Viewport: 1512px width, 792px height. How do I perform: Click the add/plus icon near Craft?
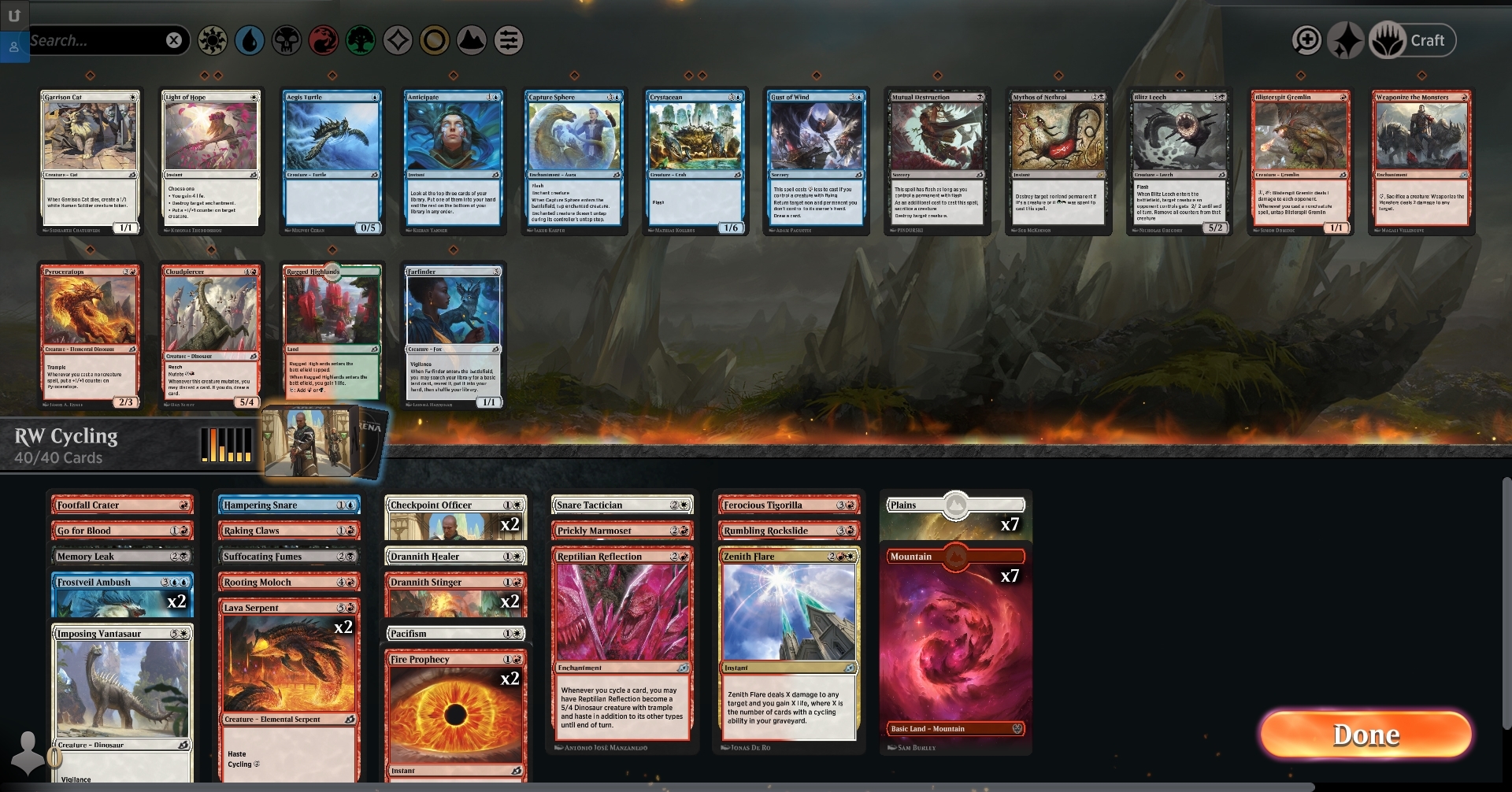point(1307,39)
